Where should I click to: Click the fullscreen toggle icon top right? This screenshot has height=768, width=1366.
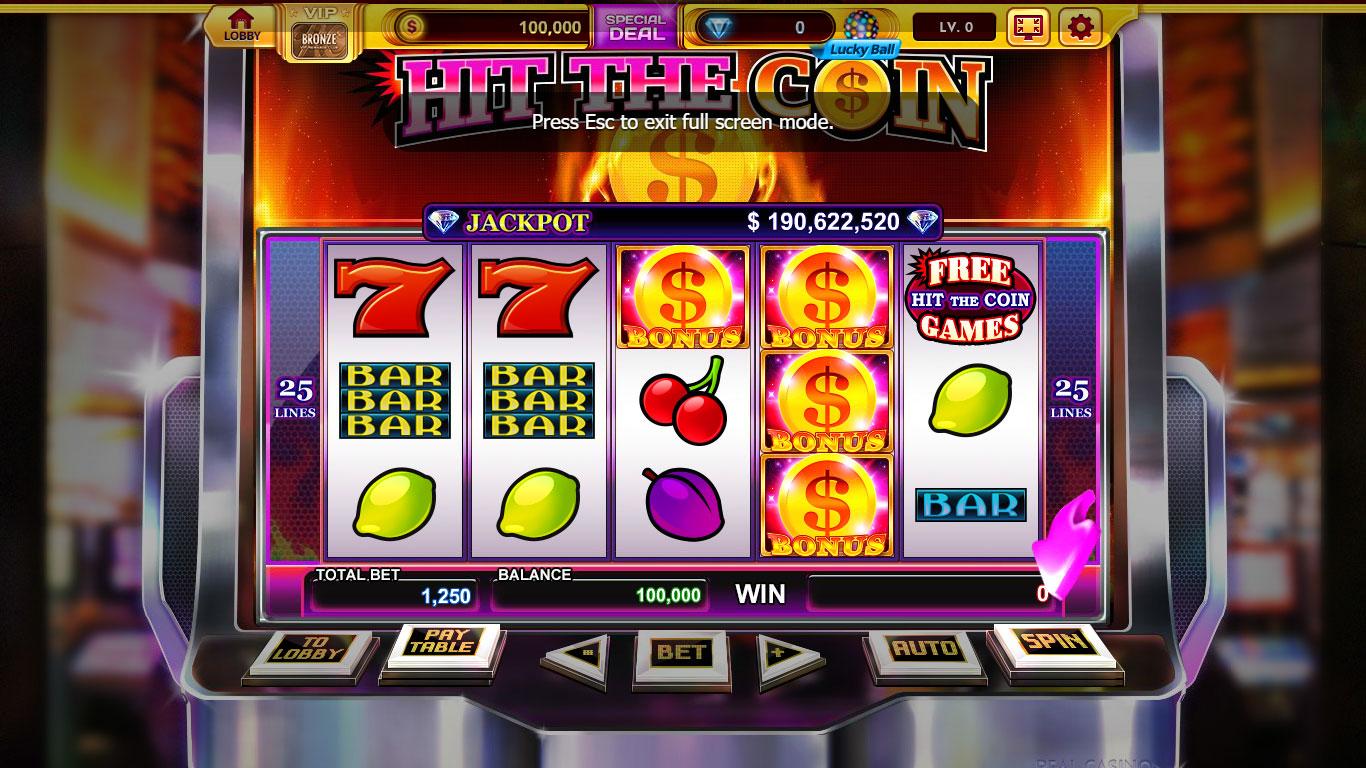1029,27
